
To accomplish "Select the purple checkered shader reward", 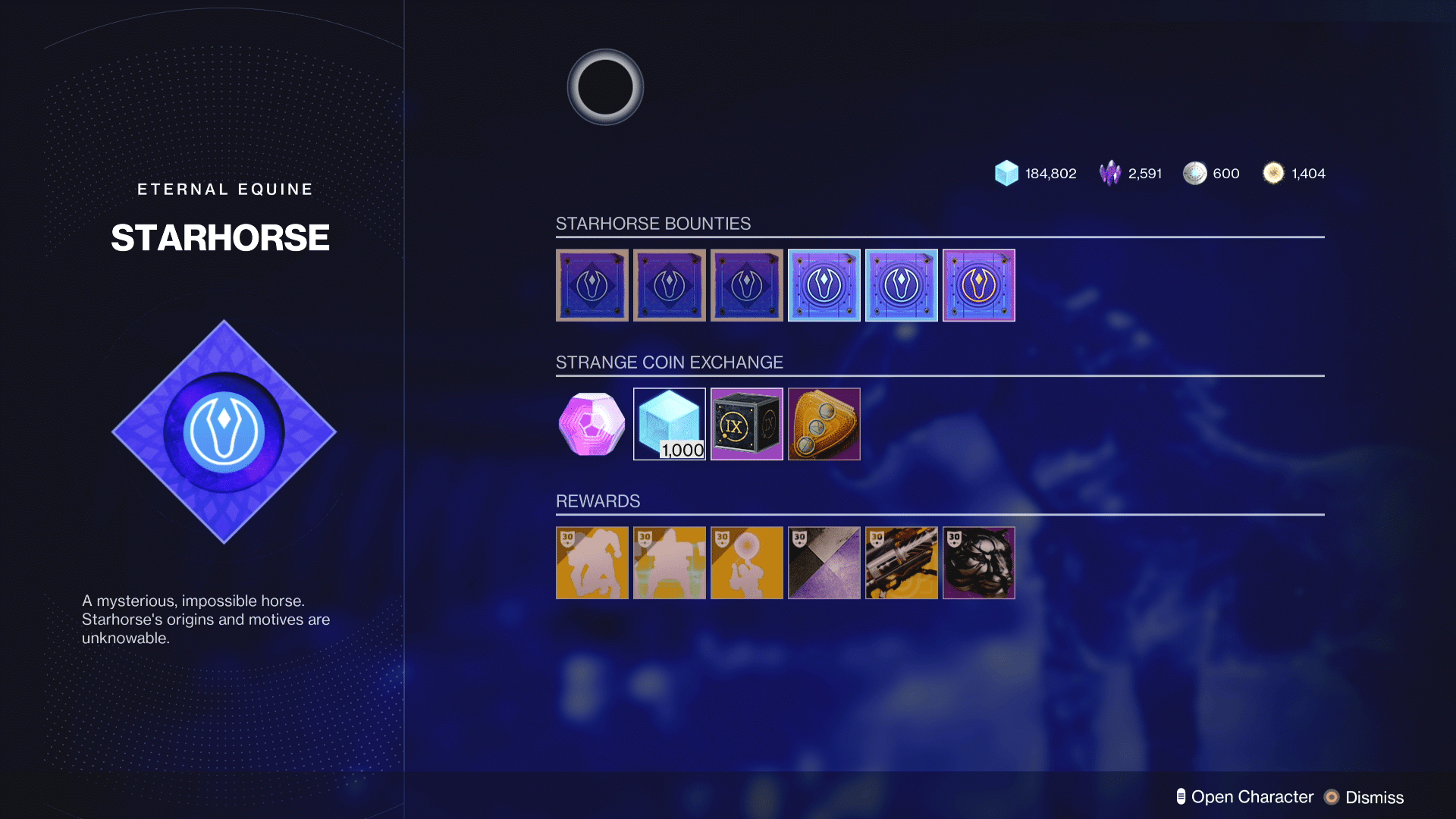I will tap(824, 563).
